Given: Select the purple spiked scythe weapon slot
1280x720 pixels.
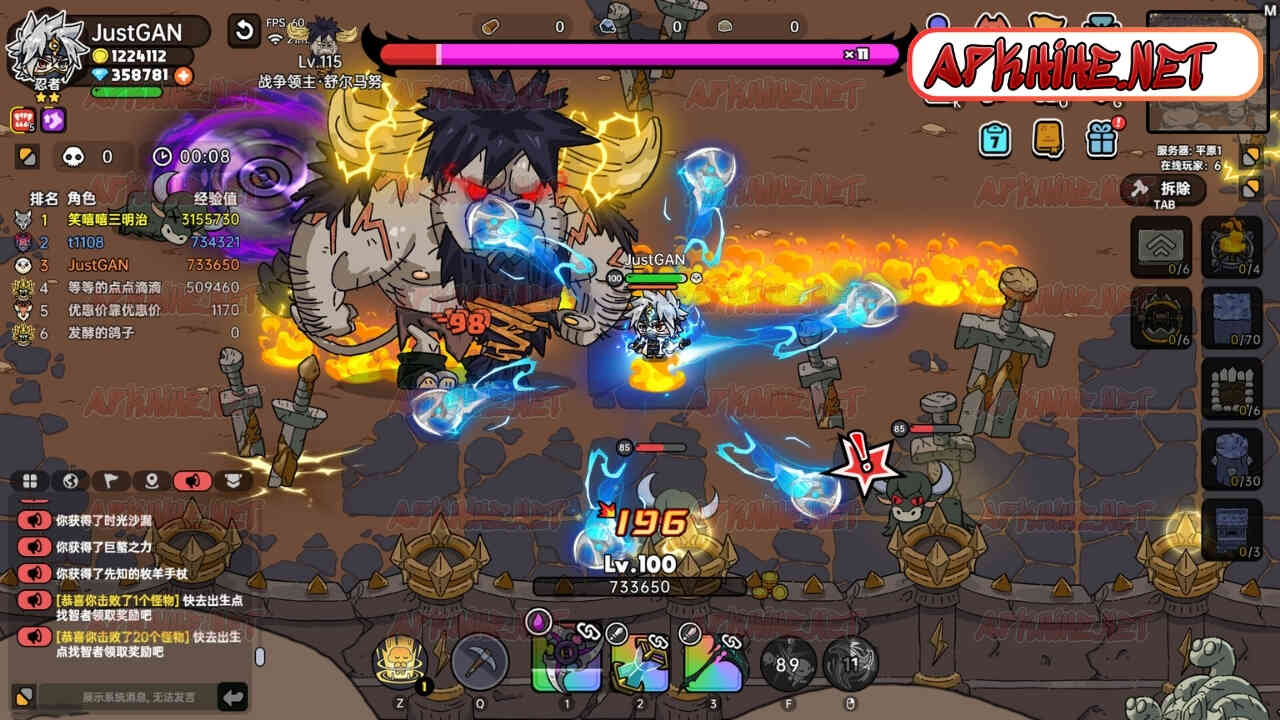Looking at the screenshot, I should click(566, 661).
